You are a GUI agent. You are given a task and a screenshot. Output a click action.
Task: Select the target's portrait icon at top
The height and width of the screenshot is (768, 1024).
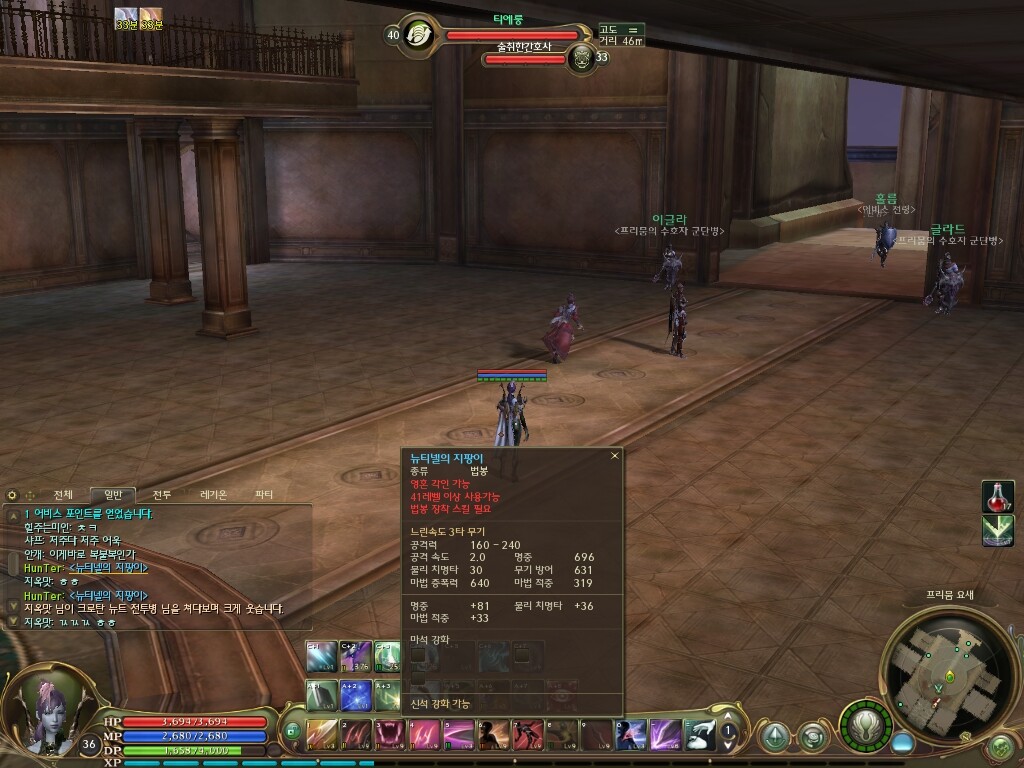[420, 34]
